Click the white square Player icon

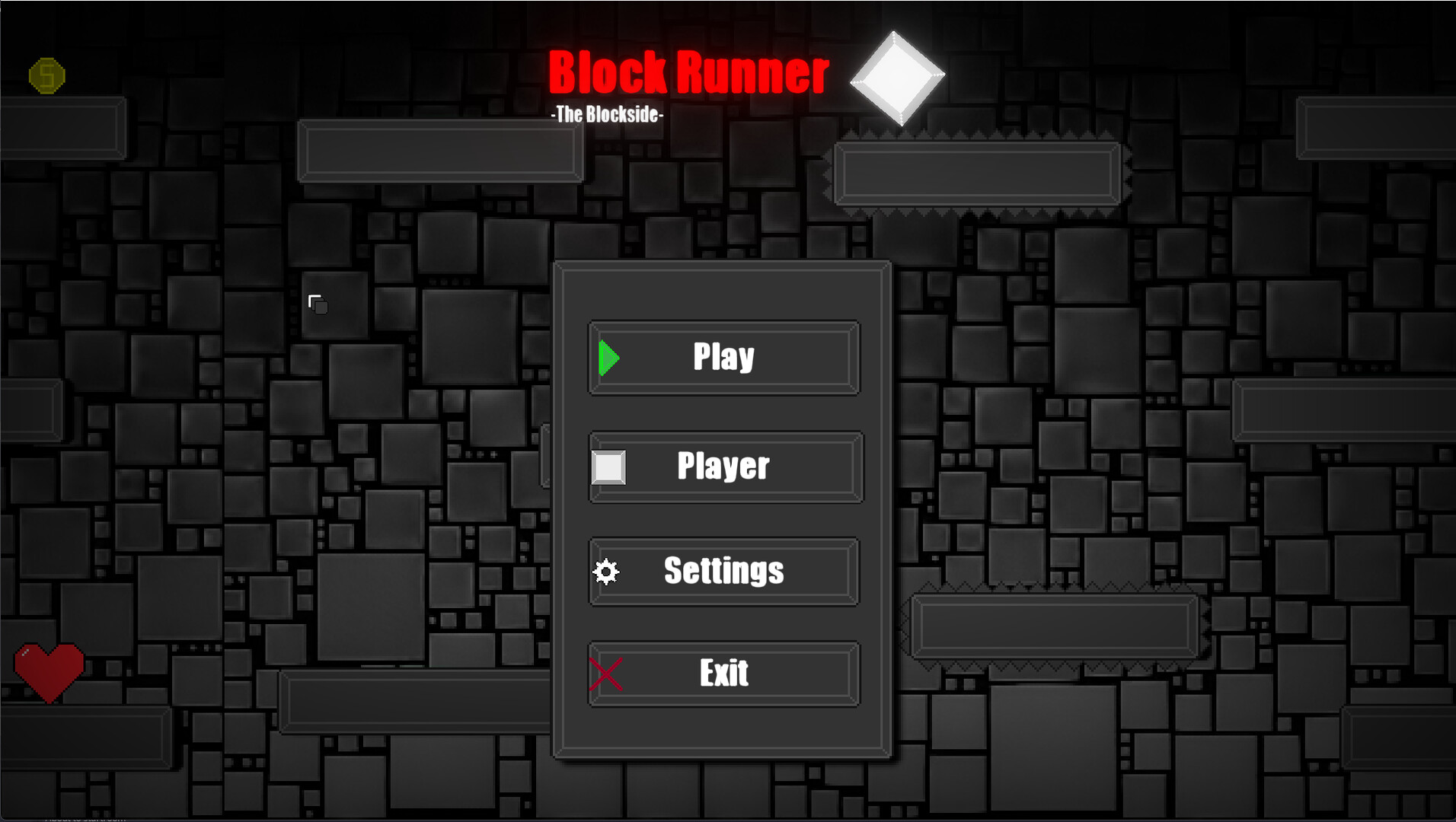click(608, 467)
